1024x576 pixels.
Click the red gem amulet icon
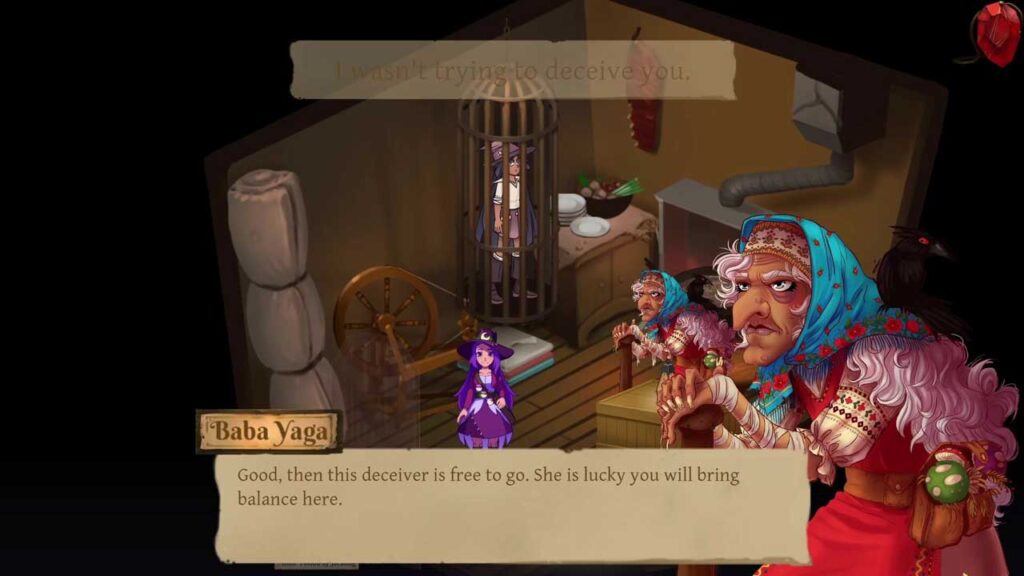coord(997,33)
